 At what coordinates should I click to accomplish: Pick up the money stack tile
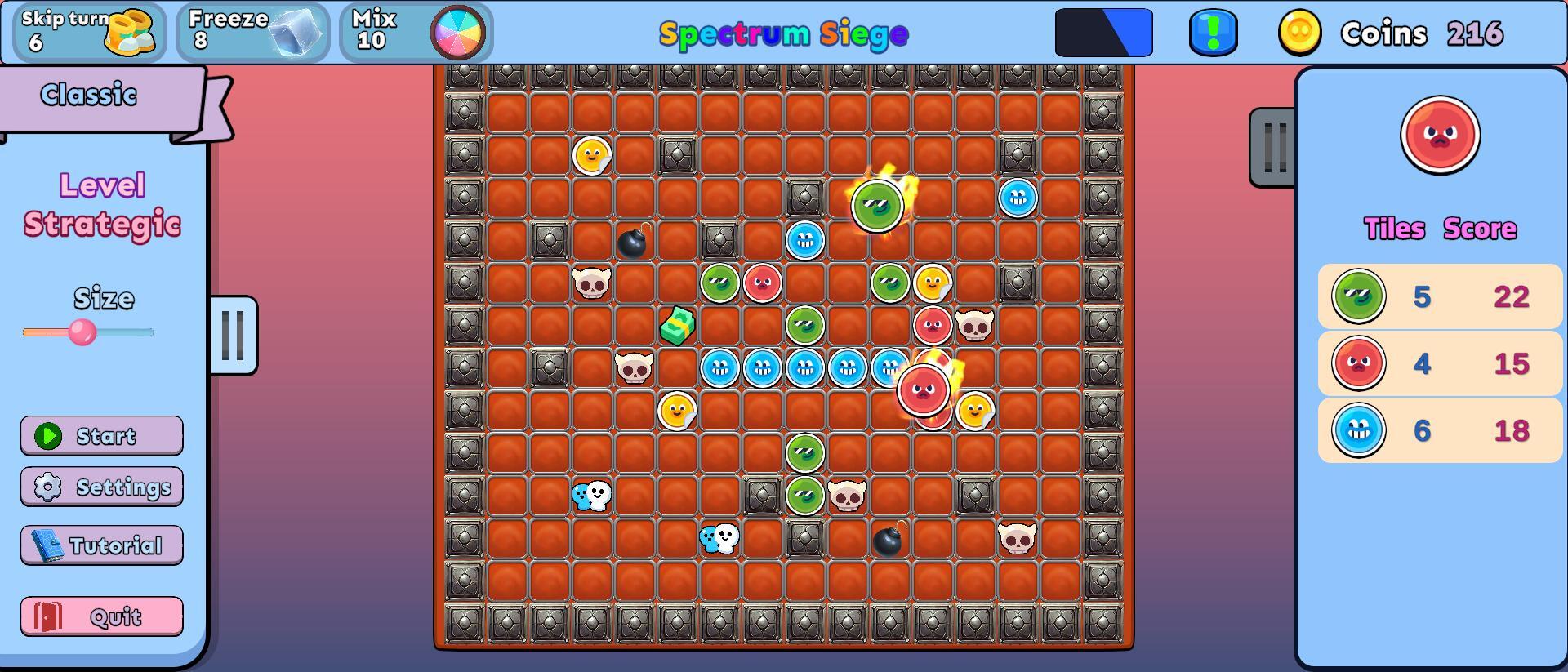point(677,325)
